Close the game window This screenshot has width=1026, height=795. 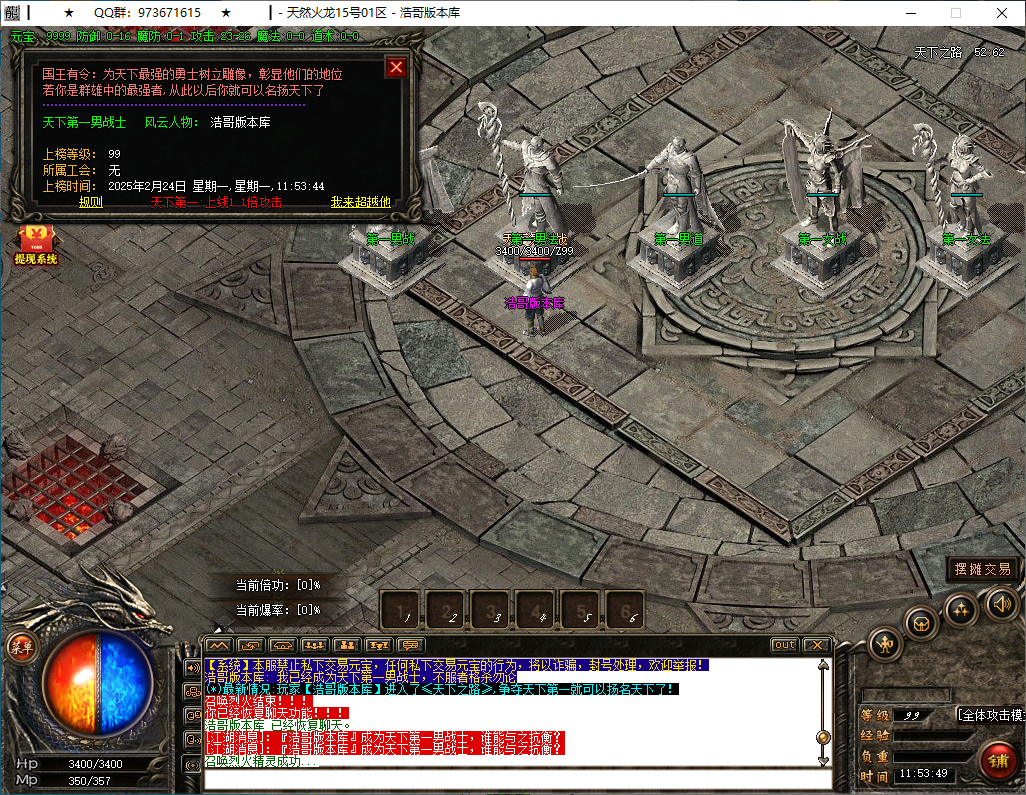point(1001,13)
